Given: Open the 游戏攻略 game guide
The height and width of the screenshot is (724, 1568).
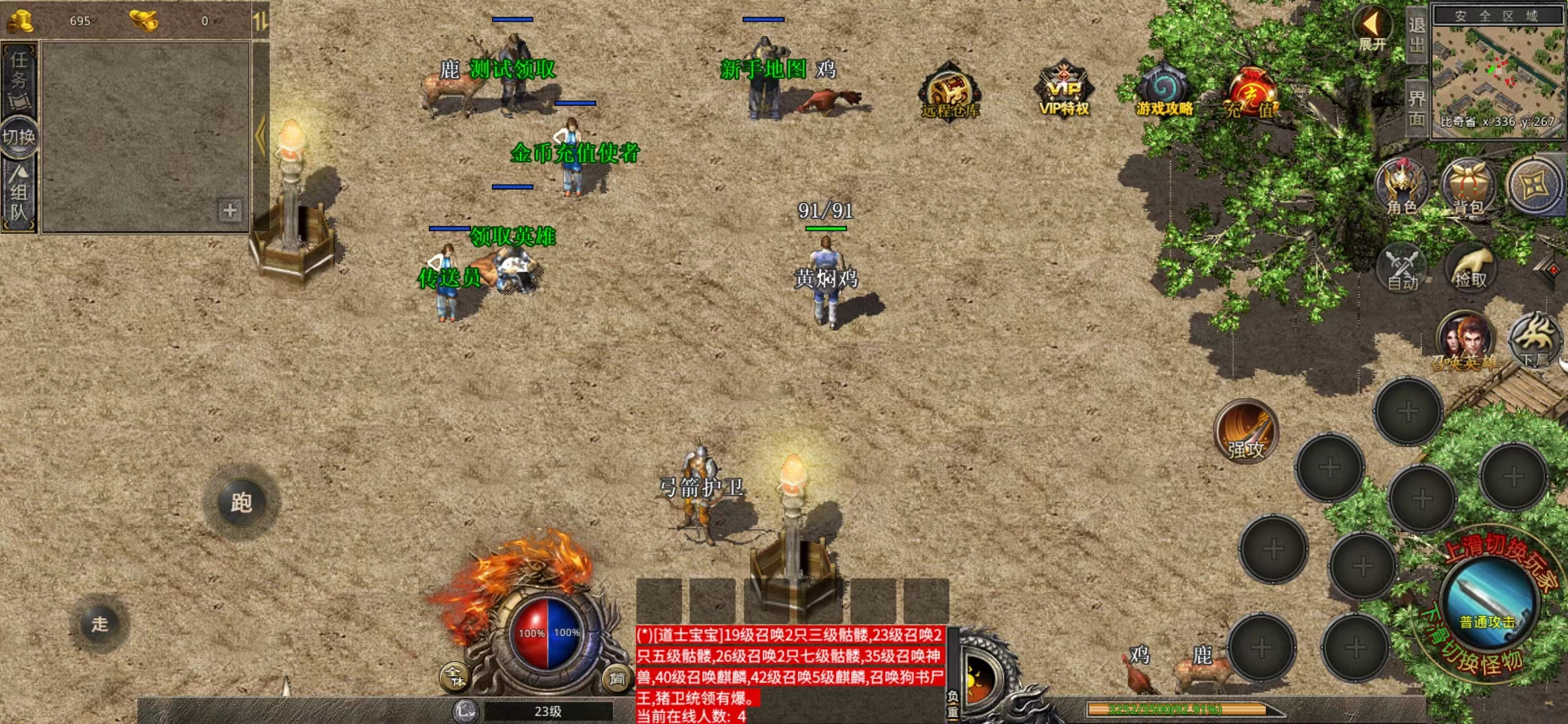Looking at the screenshot, I should point(1164,91).
